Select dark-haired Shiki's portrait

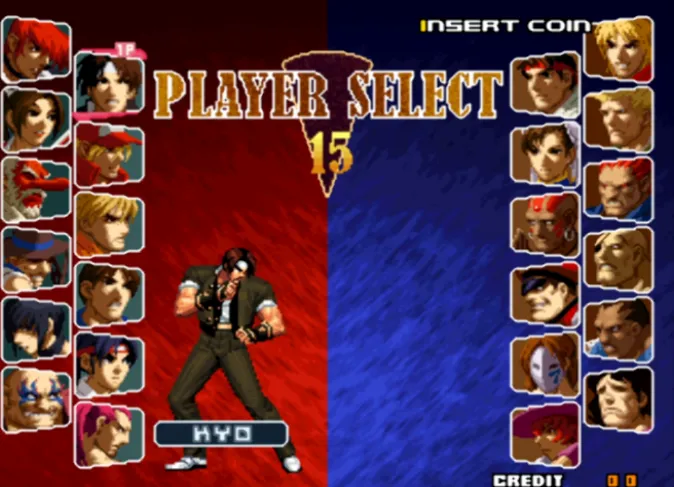tap(35, 330)
